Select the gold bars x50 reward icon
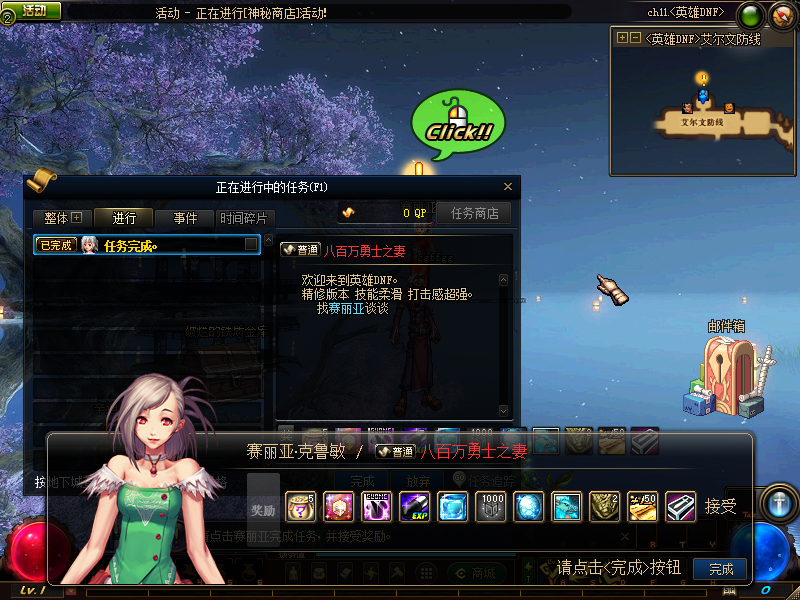 pyautogui.click(x=642, y=507)
